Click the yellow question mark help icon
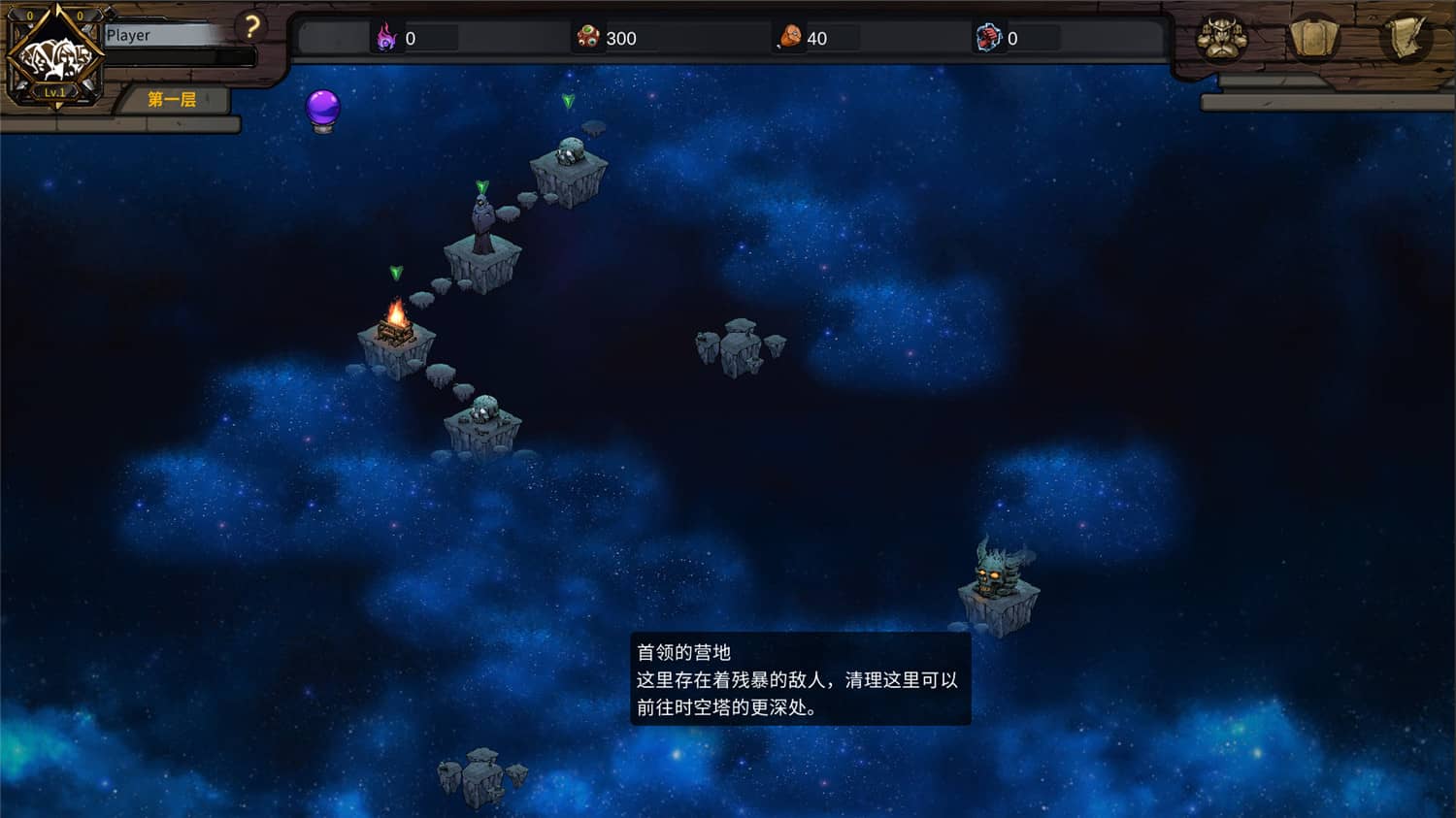 (x=254, y=28)
